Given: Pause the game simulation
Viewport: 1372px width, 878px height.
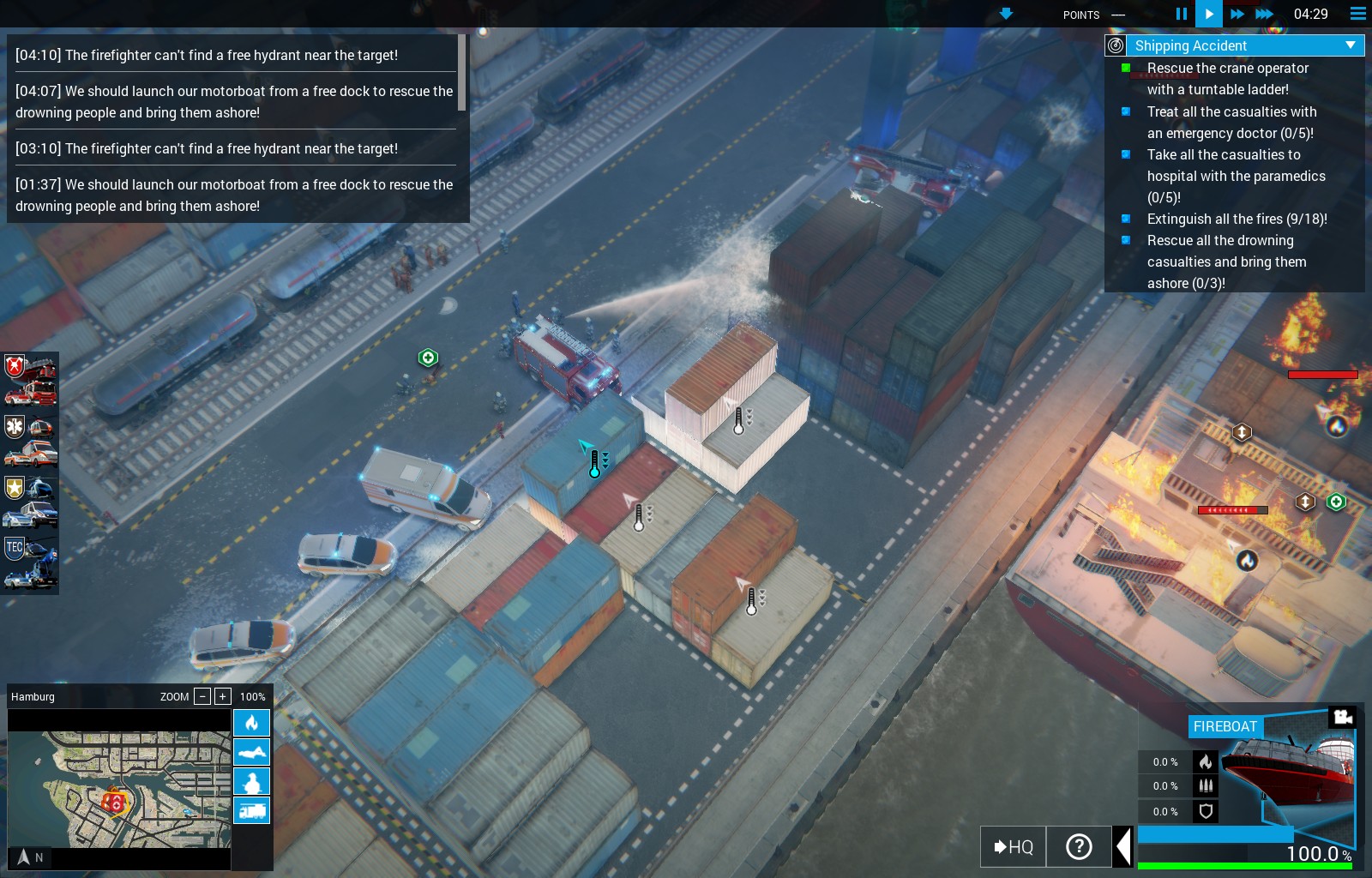Looking at the screenshot, I should coord(1181,14).
